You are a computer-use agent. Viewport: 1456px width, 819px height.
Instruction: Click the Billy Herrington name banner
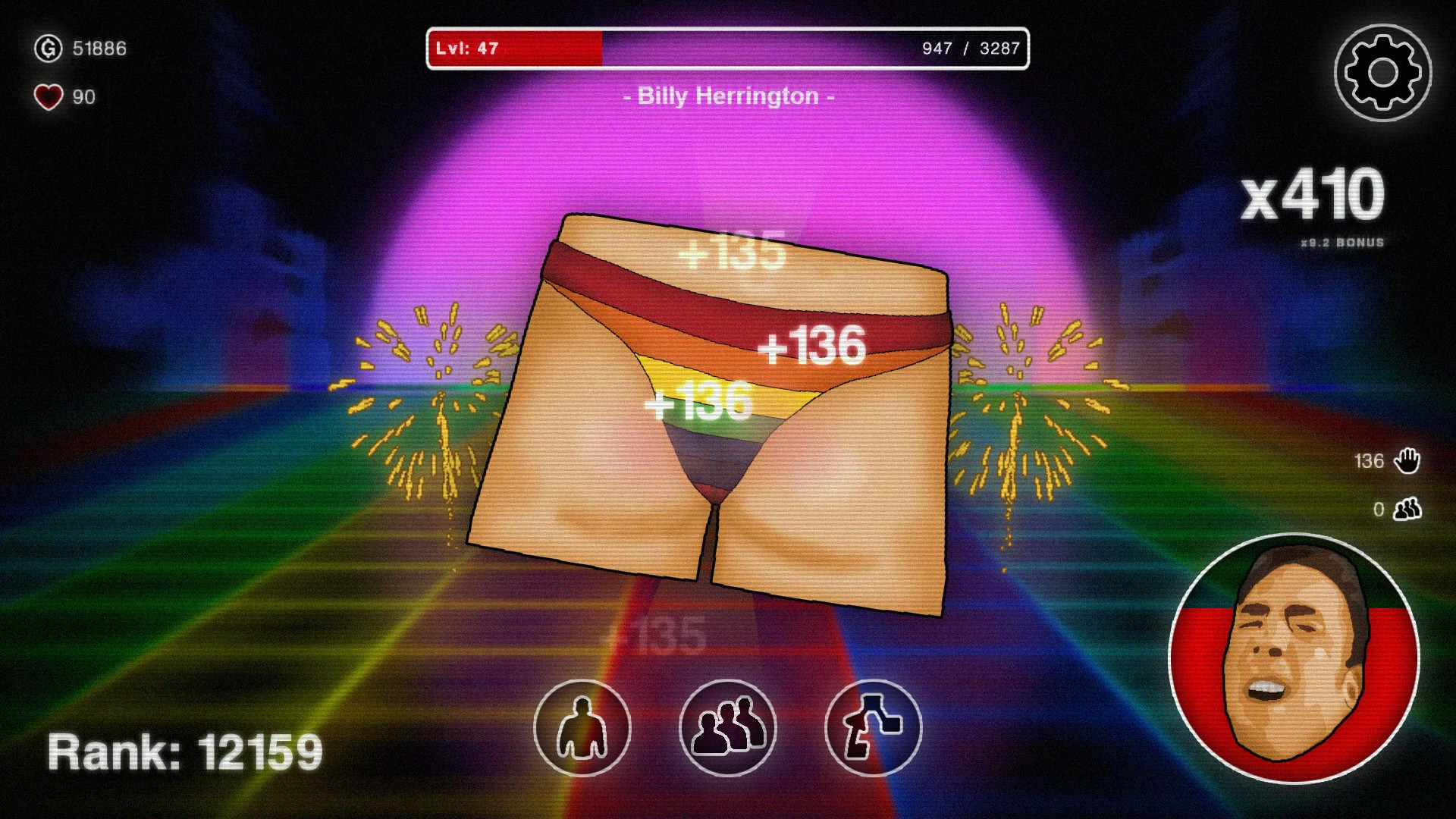tap(728, 96)
